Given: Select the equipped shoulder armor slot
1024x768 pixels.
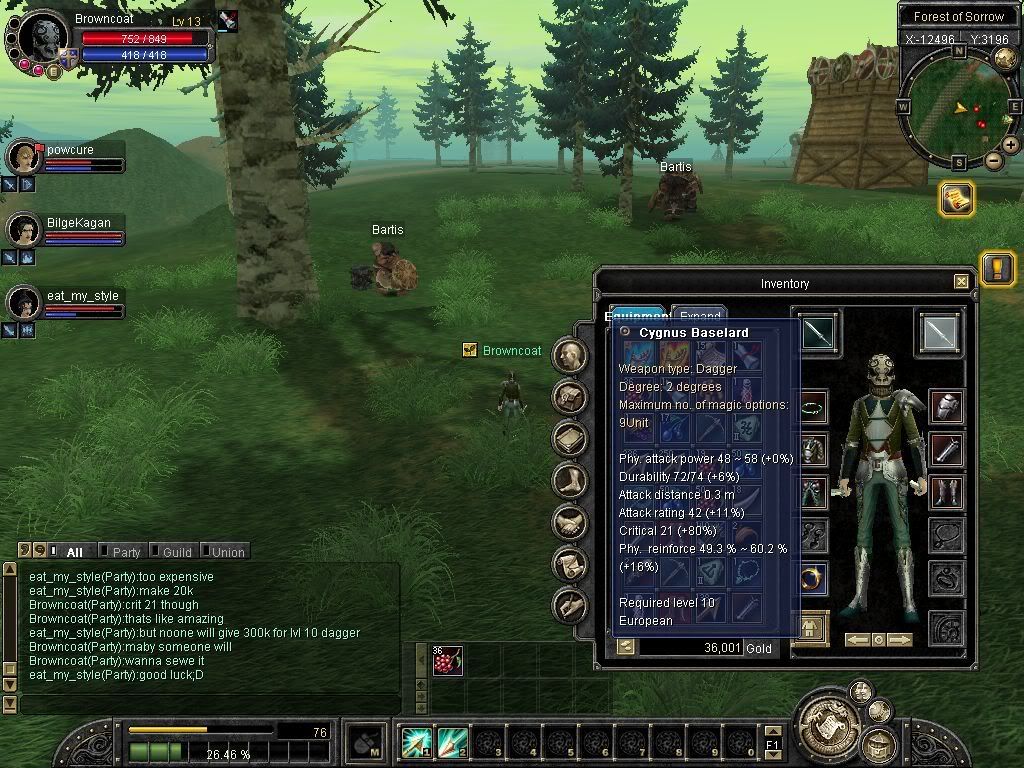Looking at the screenshot, I should pos(946,406).
